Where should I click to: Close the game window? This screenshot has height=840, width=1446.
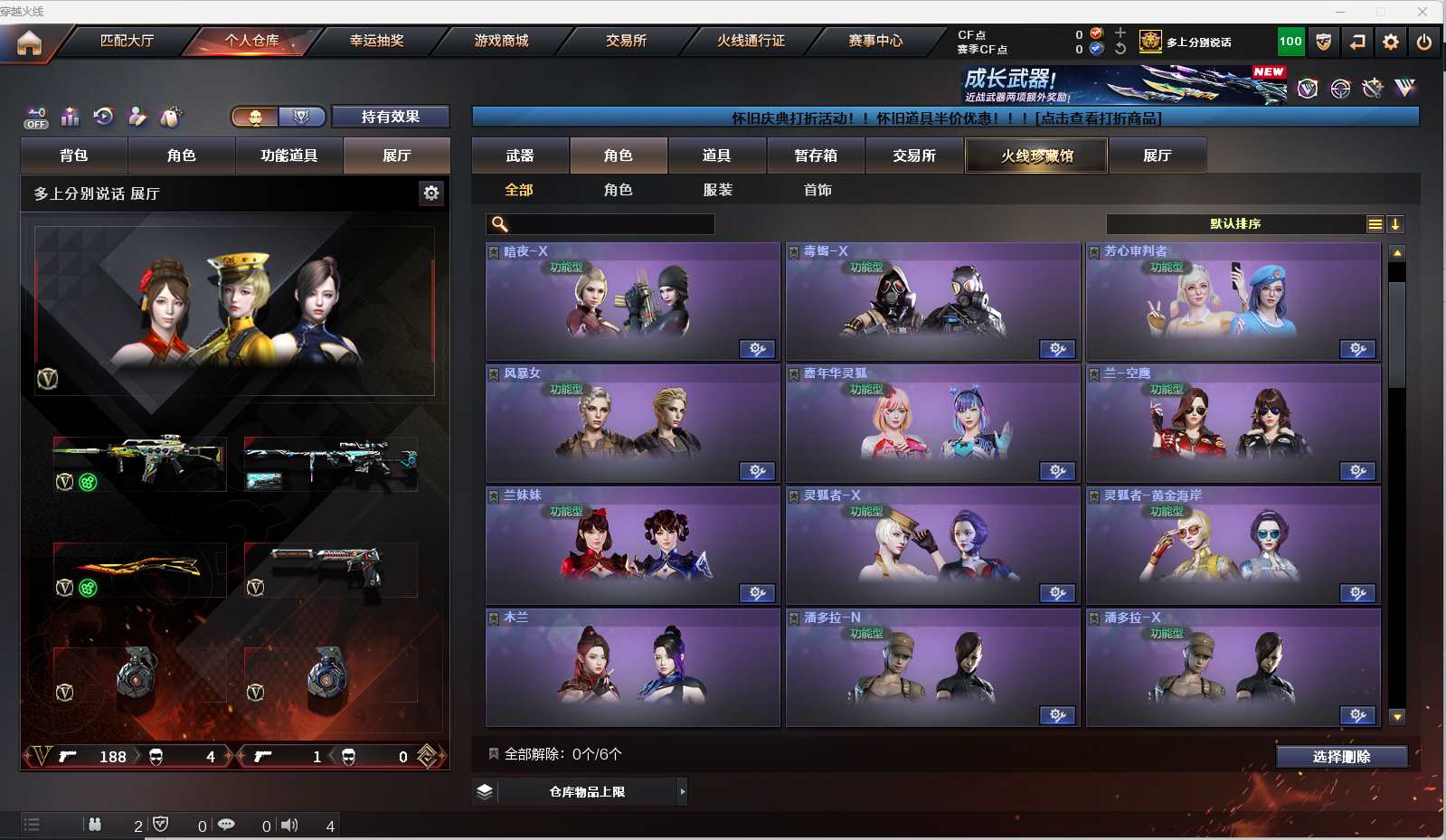[x=1422, y=12]
